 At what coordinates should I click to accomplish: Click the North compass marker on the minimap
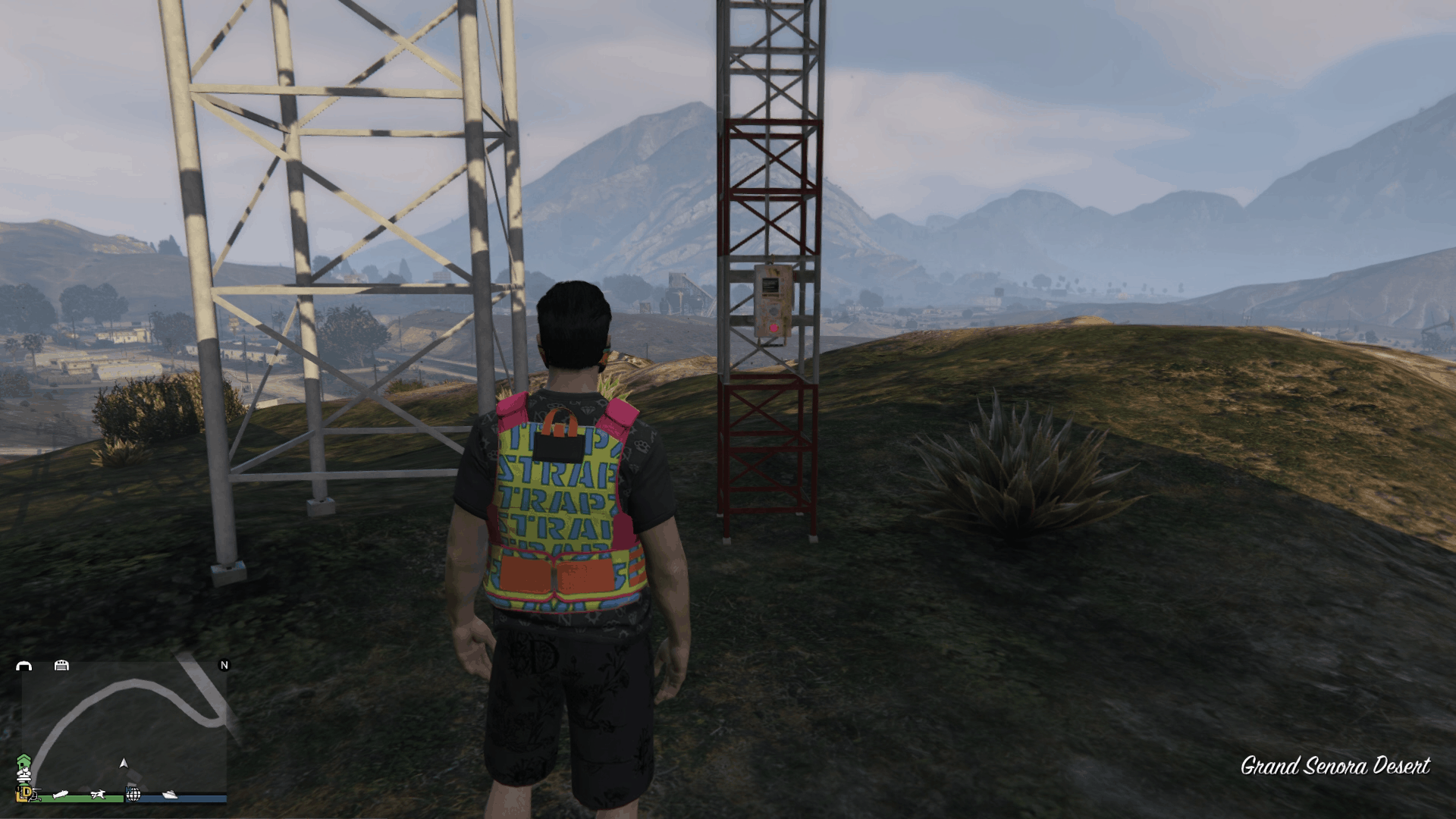pyautogui.click(x=224, y=665)
